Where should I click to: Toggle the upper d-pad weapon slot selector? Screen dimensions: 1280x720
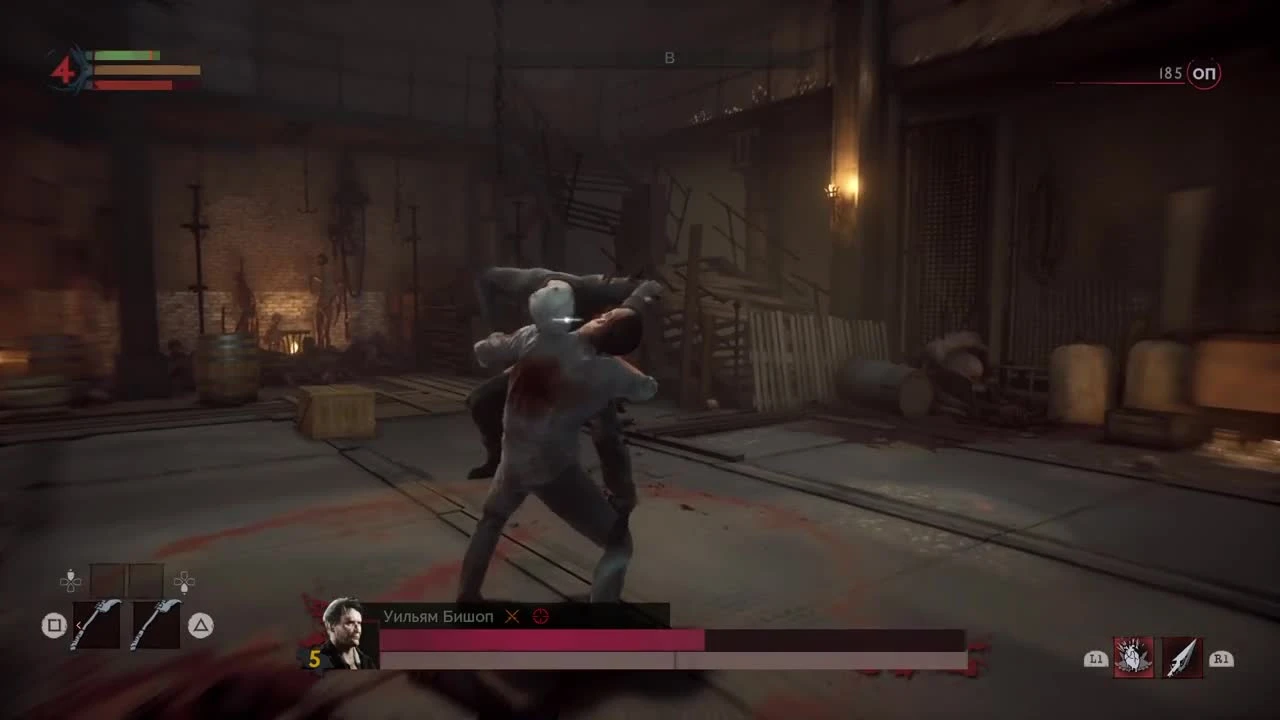(70, 581)
